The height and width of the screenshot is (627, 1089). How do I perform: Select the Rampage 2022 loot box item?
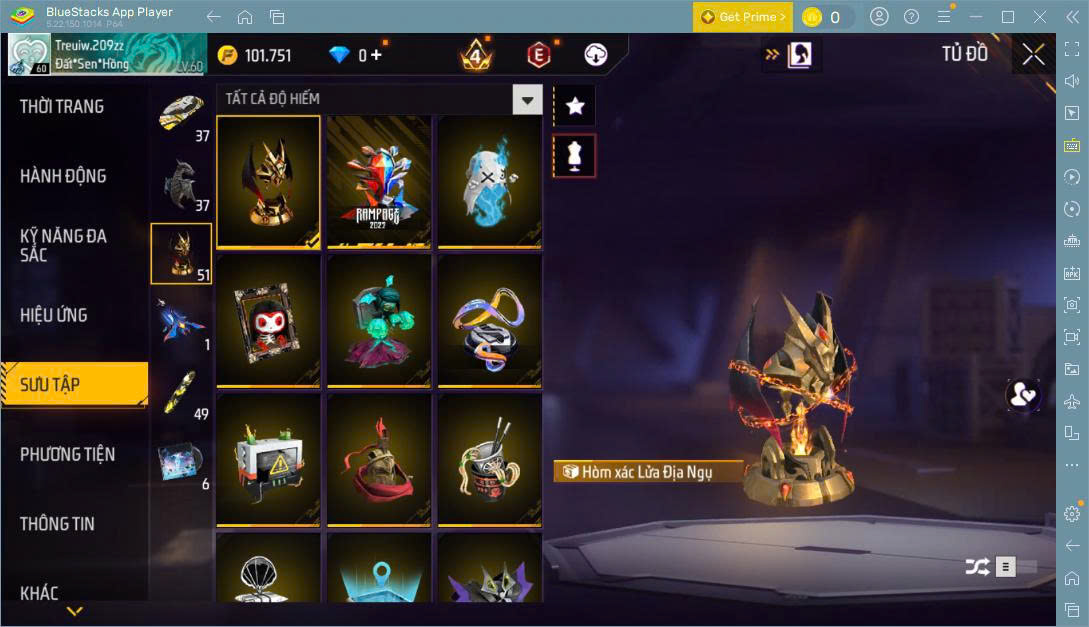click(x=379, y=181)
